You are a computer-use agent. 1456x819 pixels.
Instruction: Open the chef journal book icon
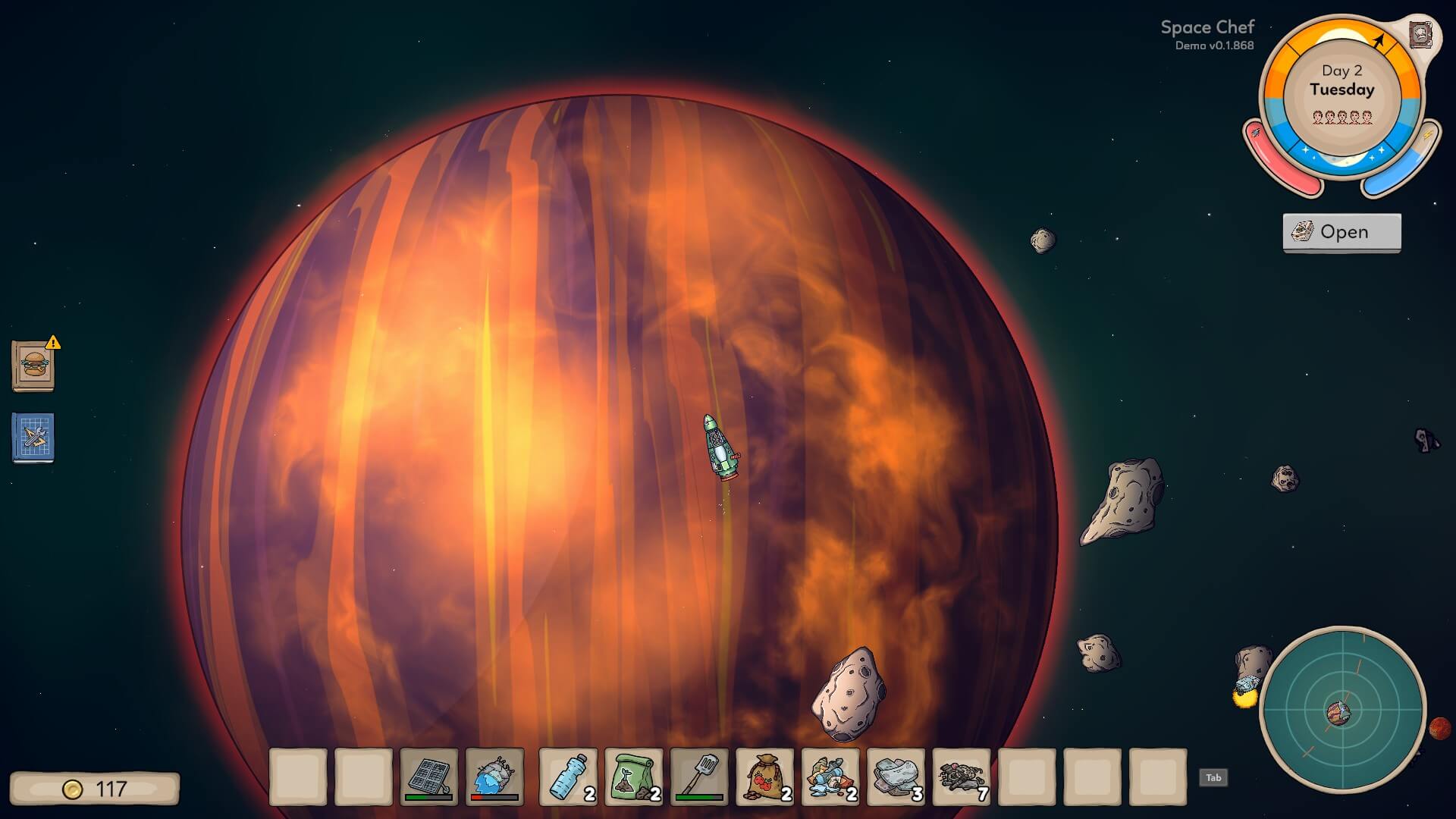click(x=1420, y=35)
